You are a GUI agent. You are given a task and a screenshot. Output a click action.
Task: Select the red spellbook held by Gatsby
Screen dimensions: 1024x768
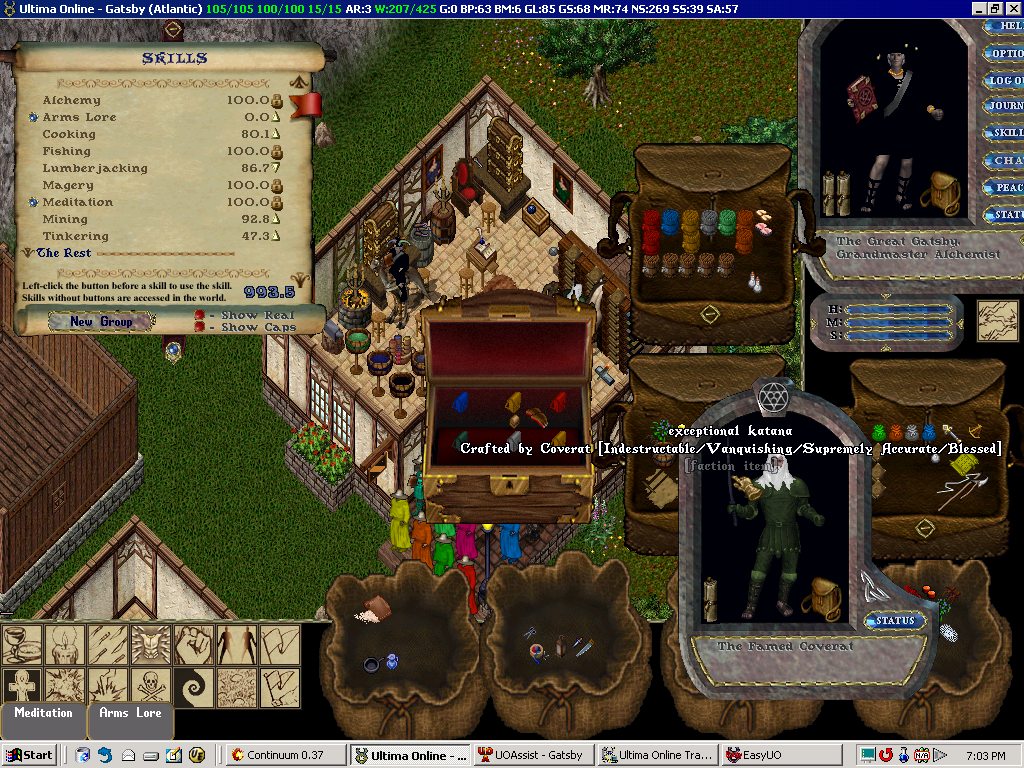pos(862,98)
